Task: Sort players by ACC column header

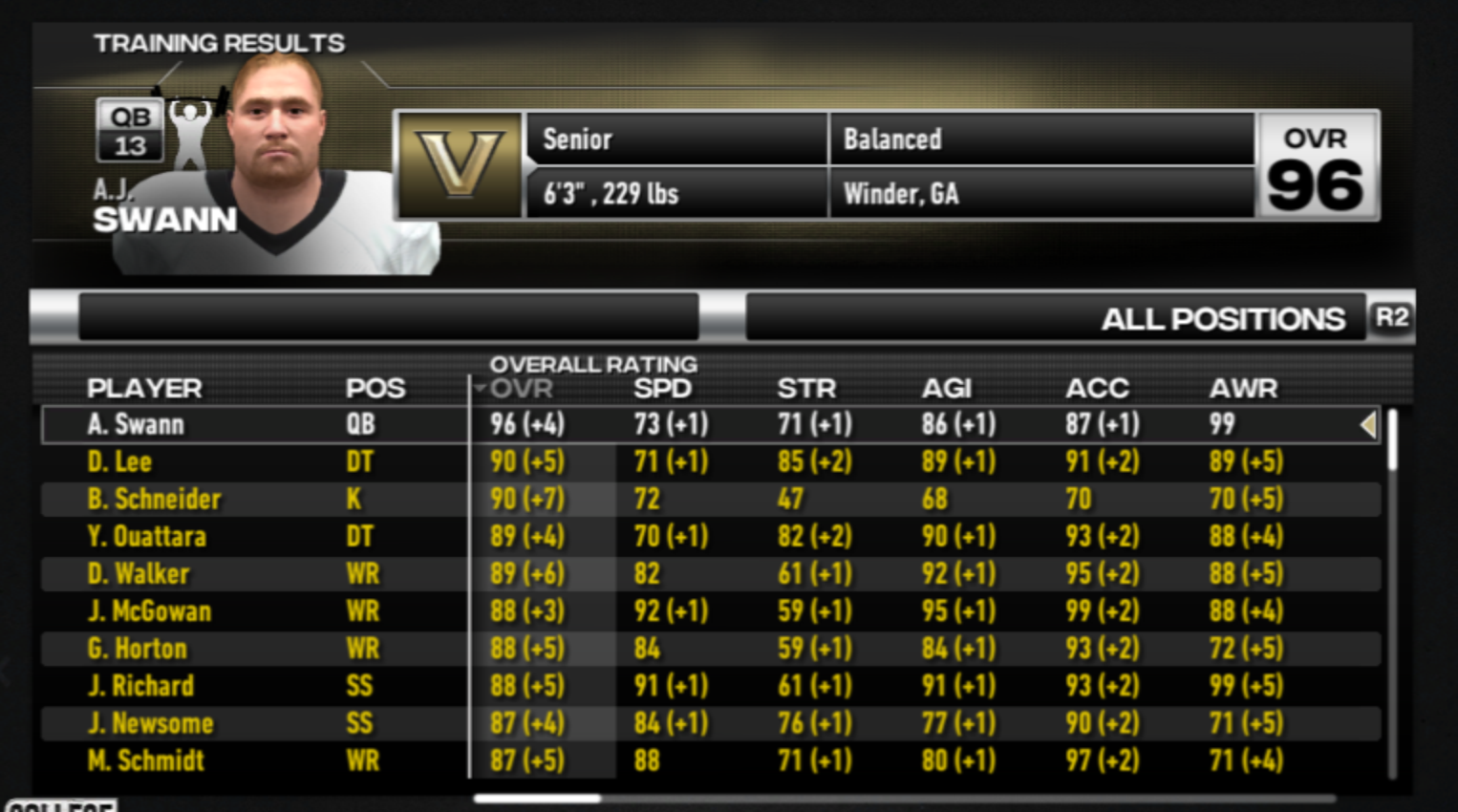Action: pyautogui.click(x=1097, y=389)
